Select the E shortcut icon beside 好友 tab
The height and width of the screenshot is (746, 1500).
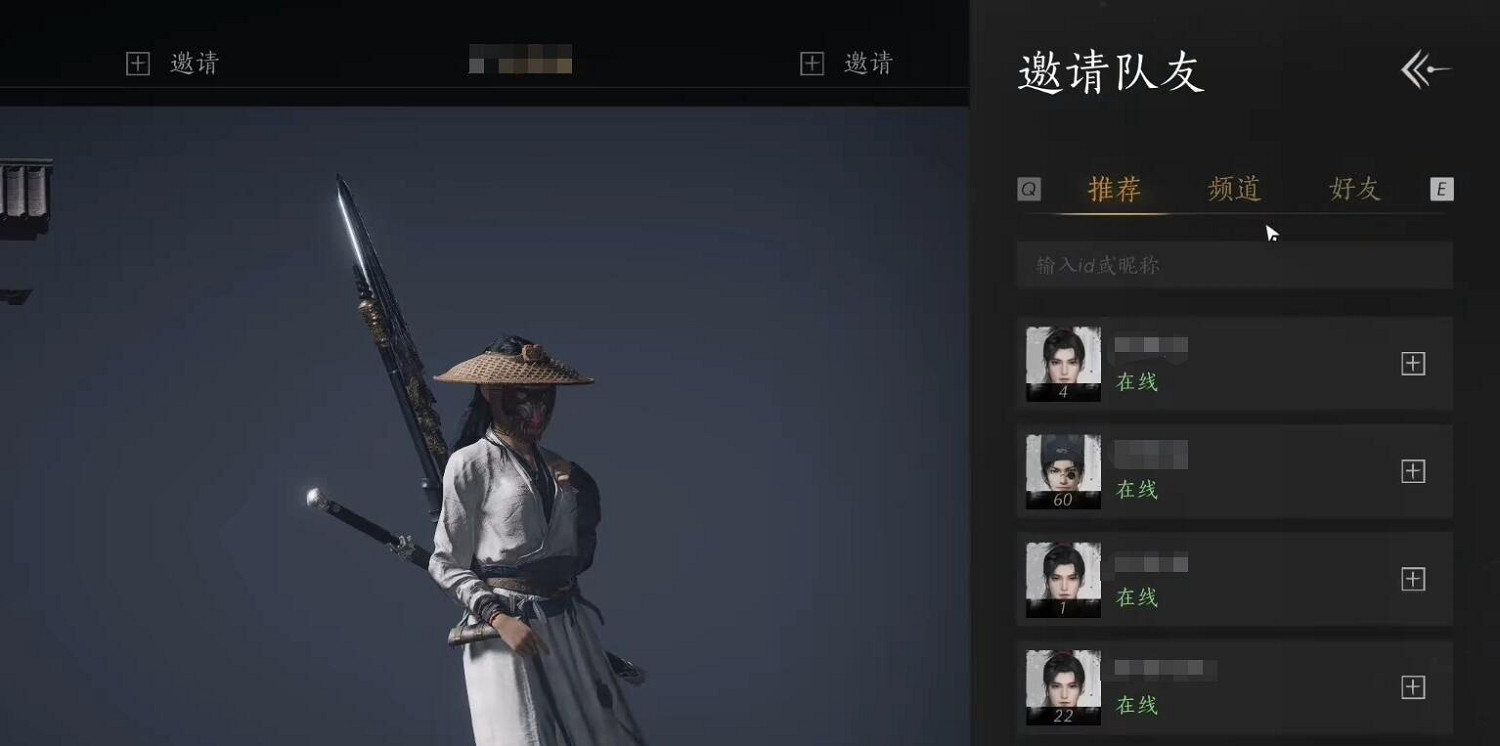pos(1441,189)
